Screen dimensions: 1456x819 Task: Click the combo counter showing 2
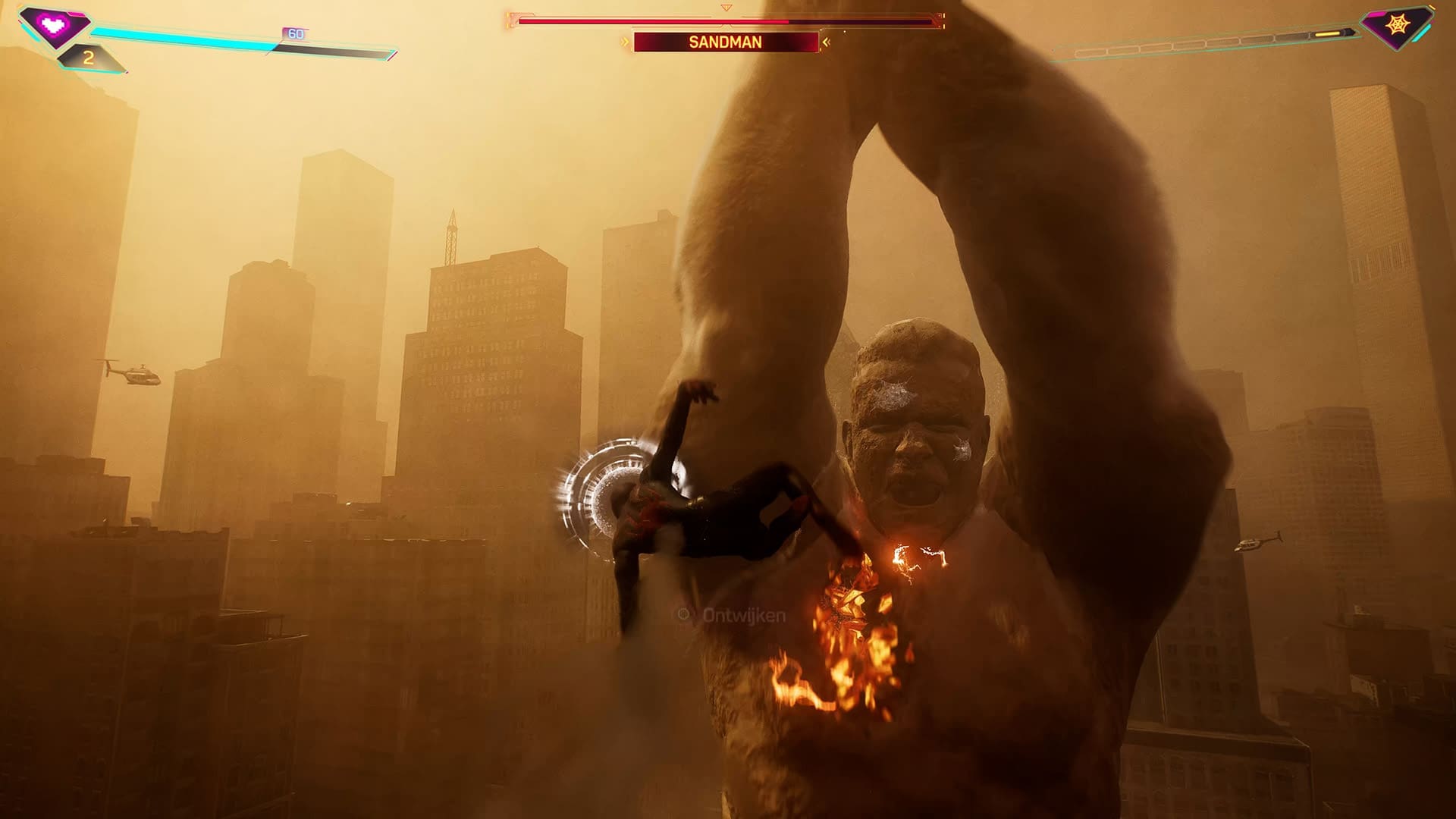tap(89, 57)
